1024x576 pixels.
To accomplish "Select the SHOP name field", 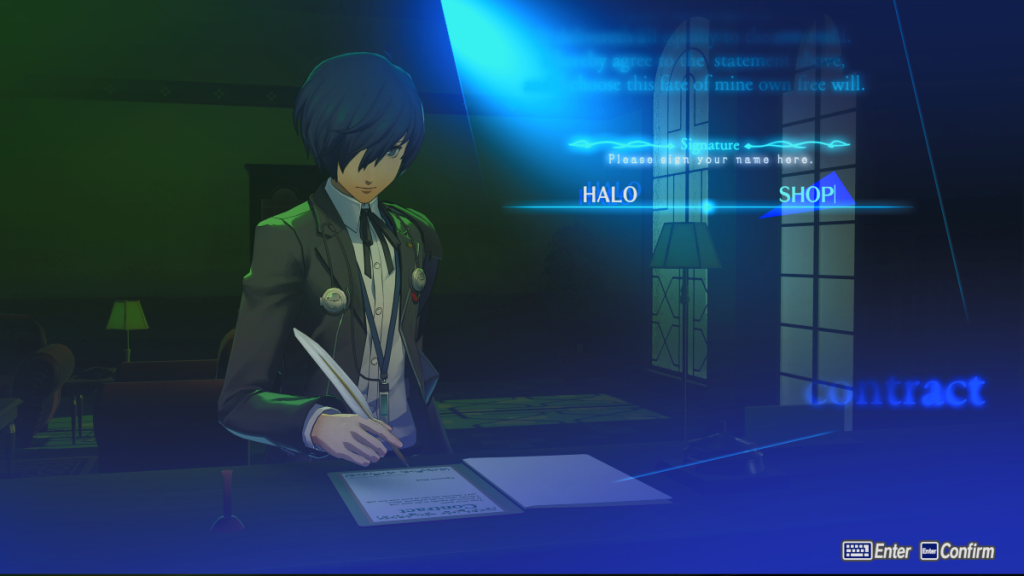I will pos(806,195).
